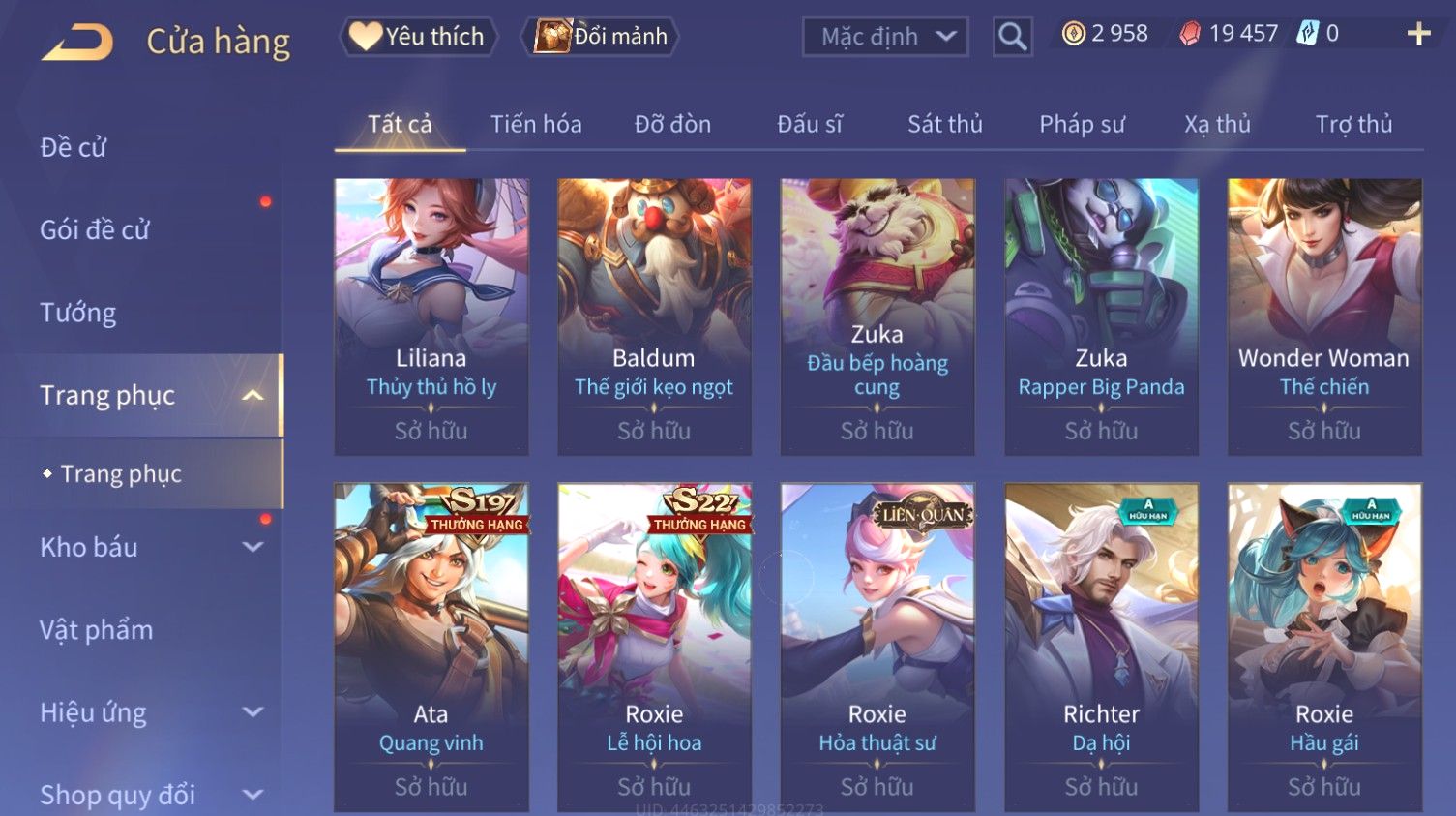Expand the Mặc định sort dropdown
Image resolution: width=1456 pixels, height=816 pixels.
(885, 37)
